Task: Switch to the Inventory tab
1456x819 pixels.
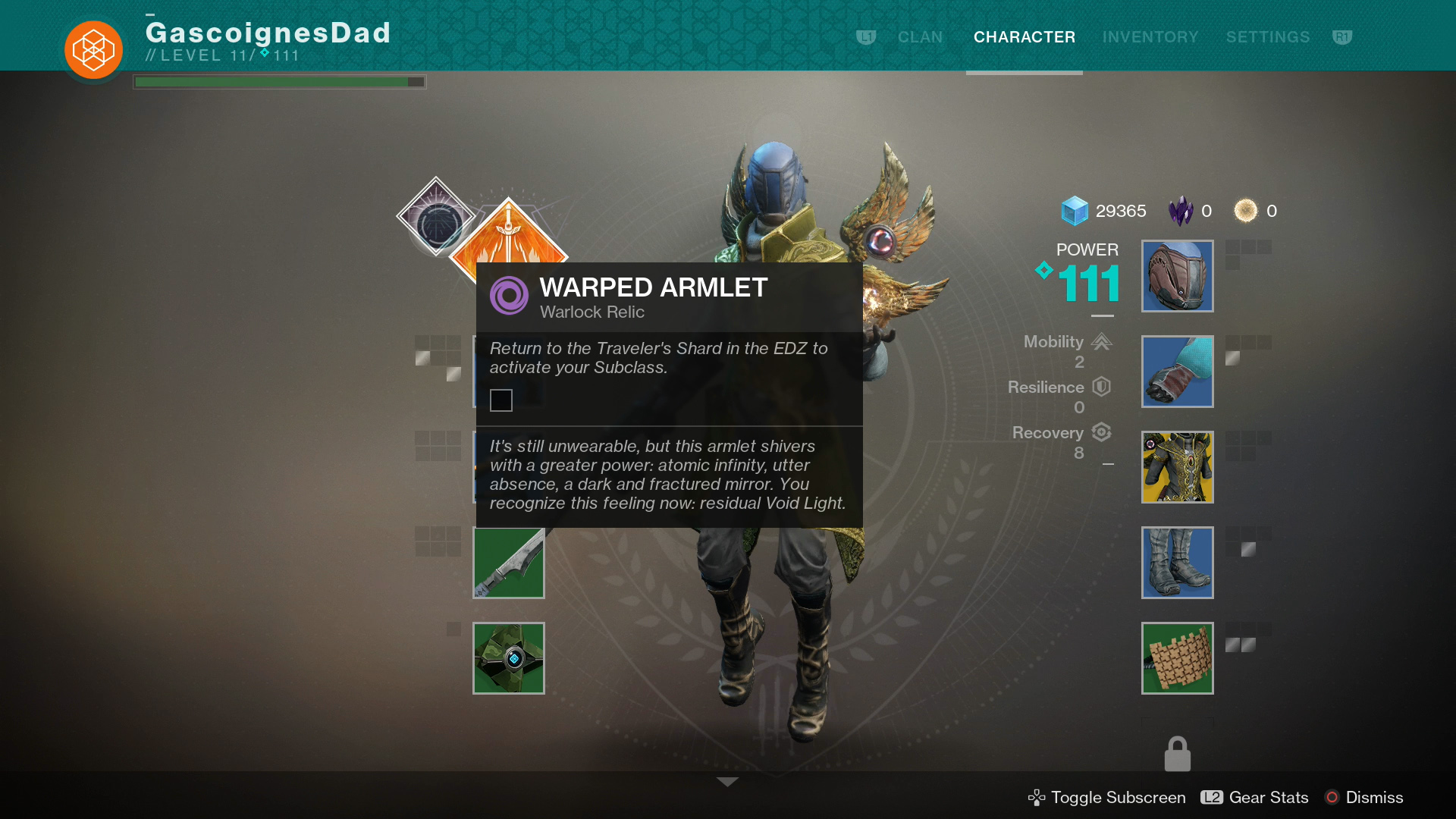Action: coord(1150,36)
